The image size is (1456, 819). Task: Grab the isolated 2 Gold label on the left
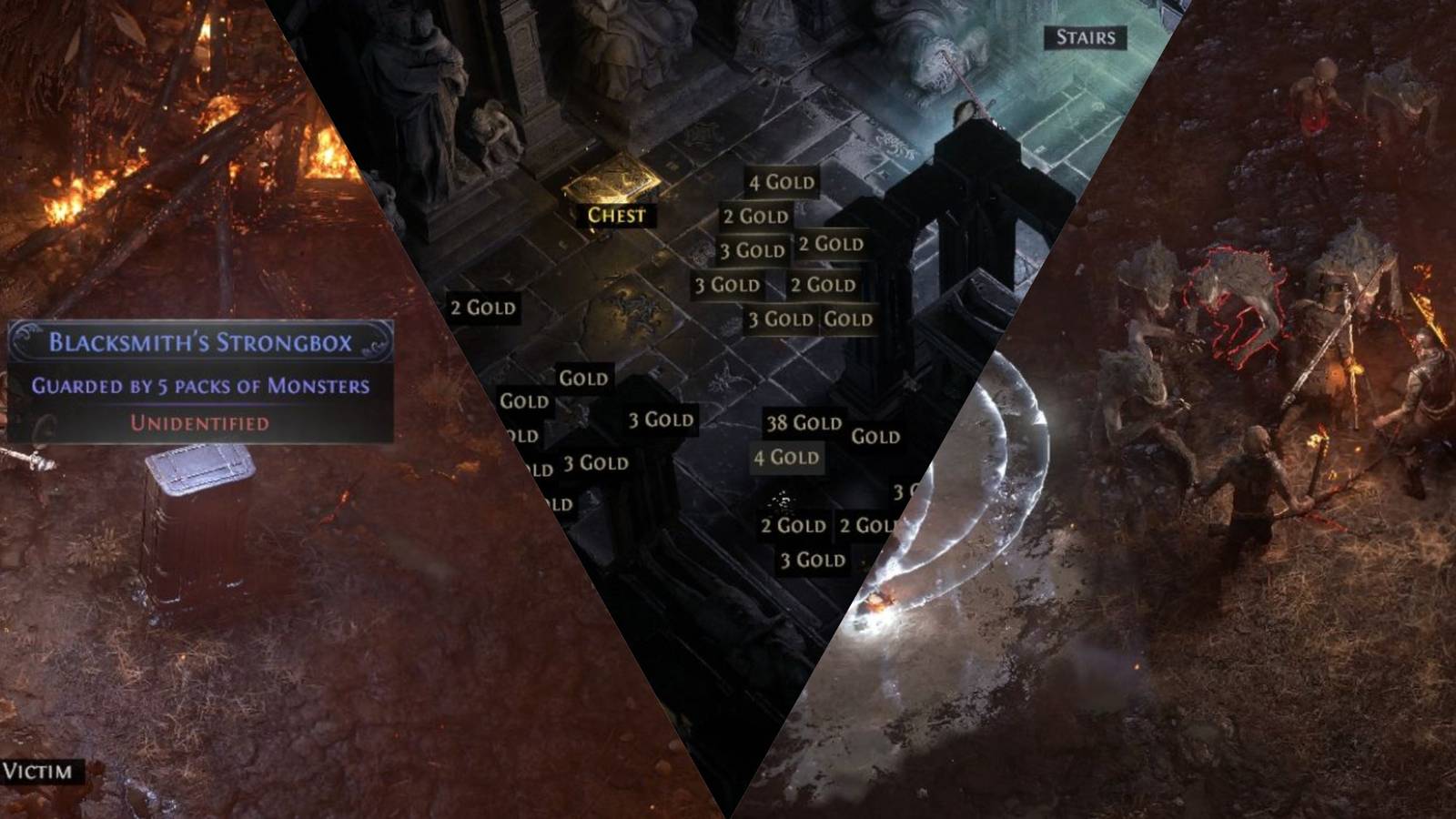[483, 308]
